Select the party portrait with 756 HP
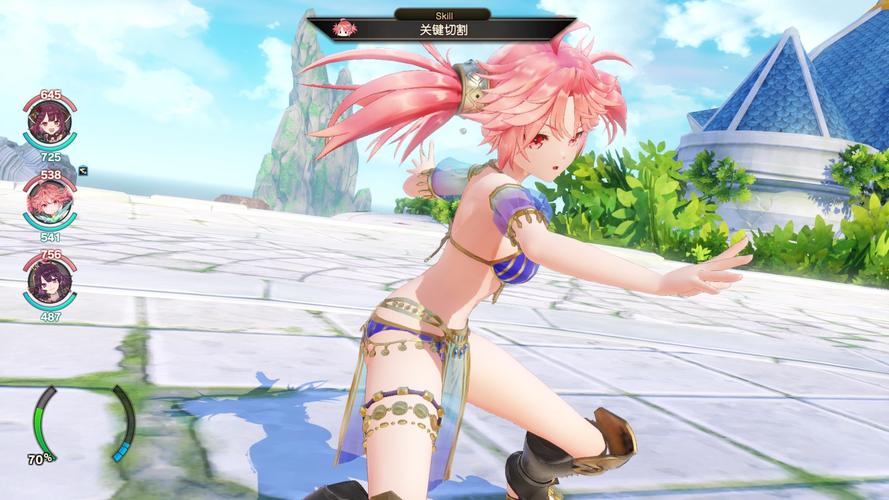This screenshot has height=500, width=889. pos(50,285)
